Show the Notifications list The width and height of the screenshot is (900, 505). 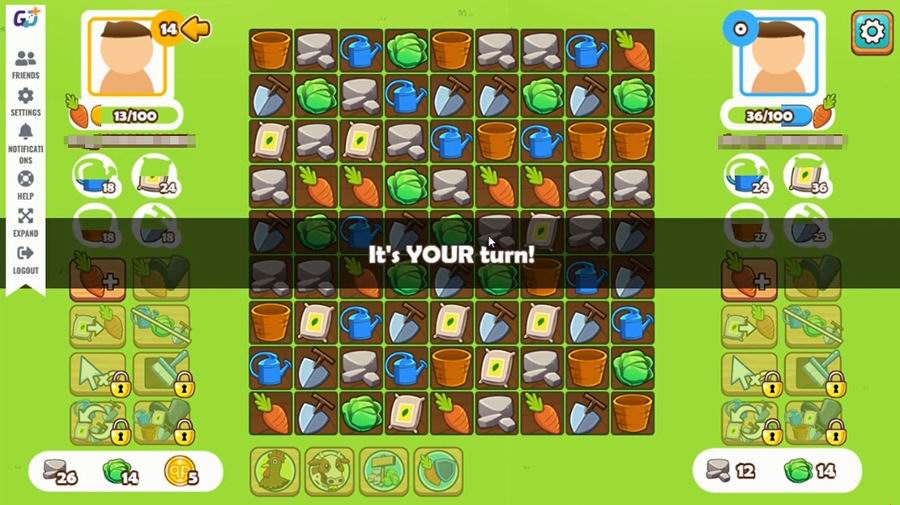coord(25,142)
